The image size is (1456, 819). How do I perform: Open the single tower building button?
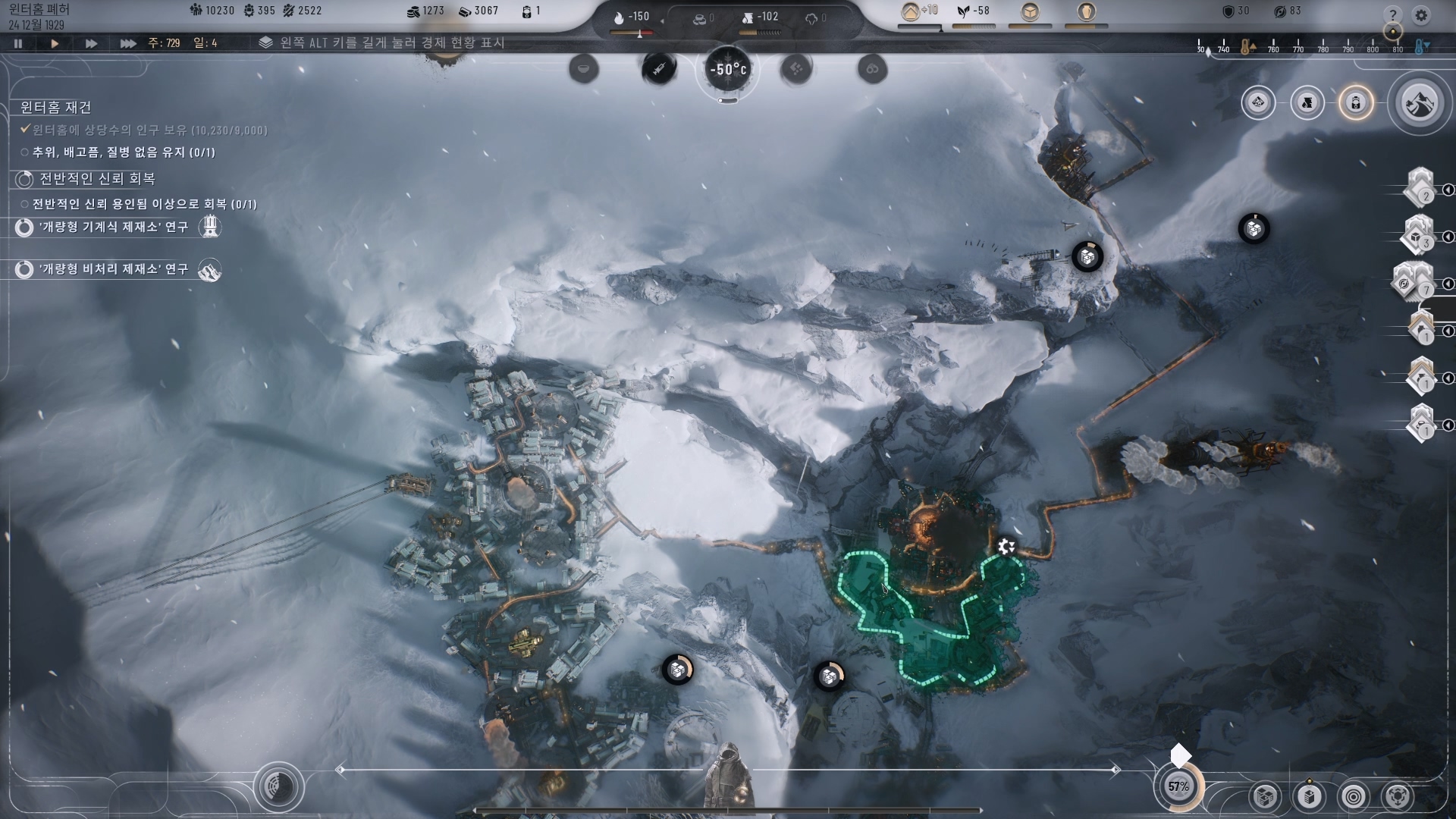tap(1310, 796)
